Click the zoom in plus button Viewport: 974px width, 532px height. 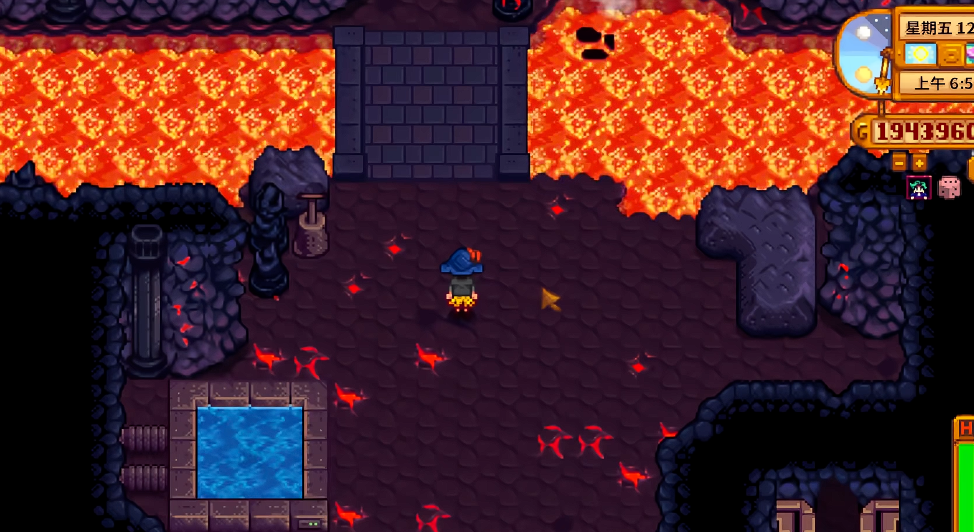[919, 161]
